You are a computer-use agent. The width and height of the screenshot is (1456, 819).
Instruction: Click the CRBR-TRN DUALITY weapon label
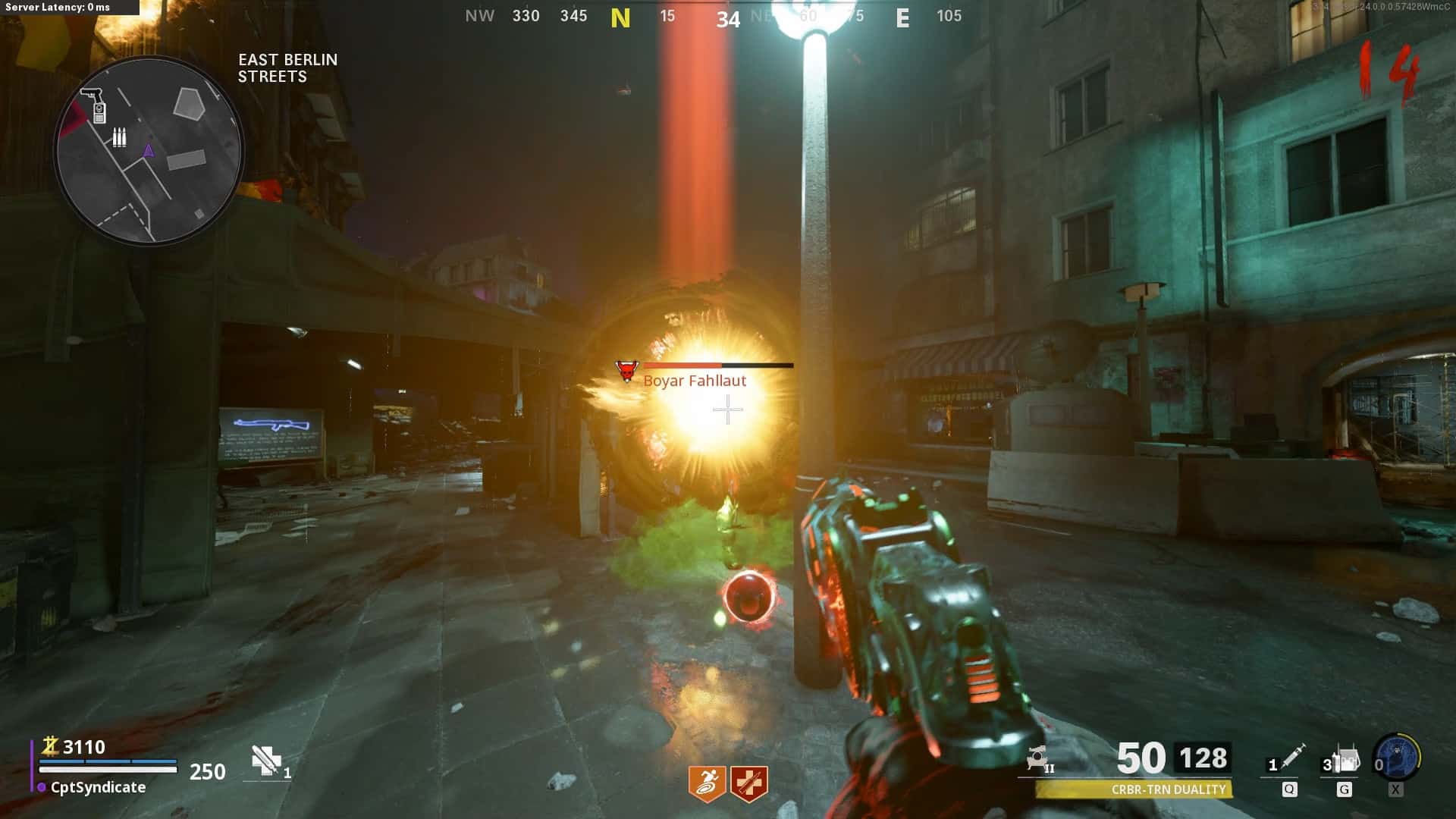(x=1168, y=790)
